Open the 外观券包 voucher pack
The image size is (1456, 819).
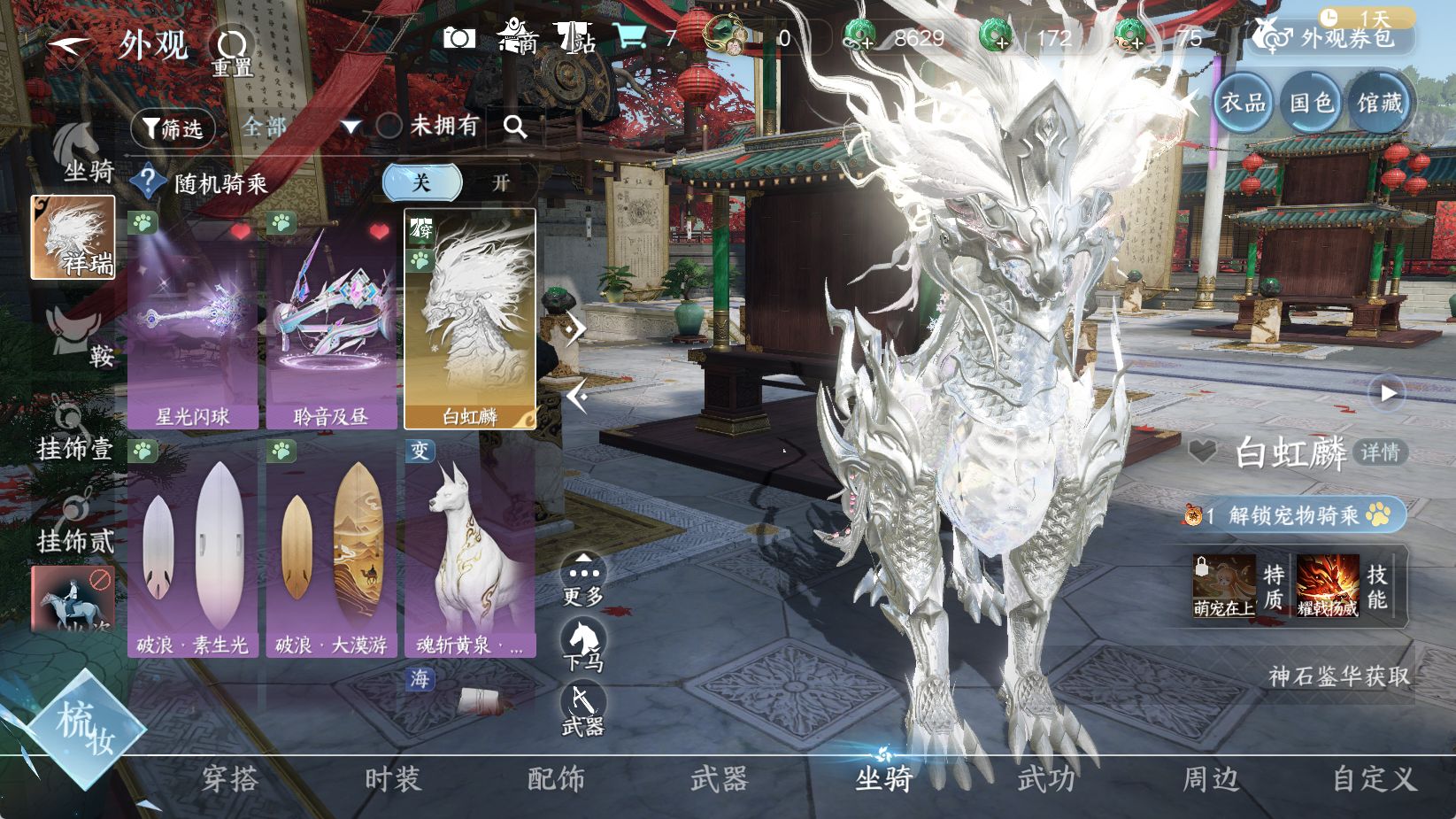click(1333, 38)
